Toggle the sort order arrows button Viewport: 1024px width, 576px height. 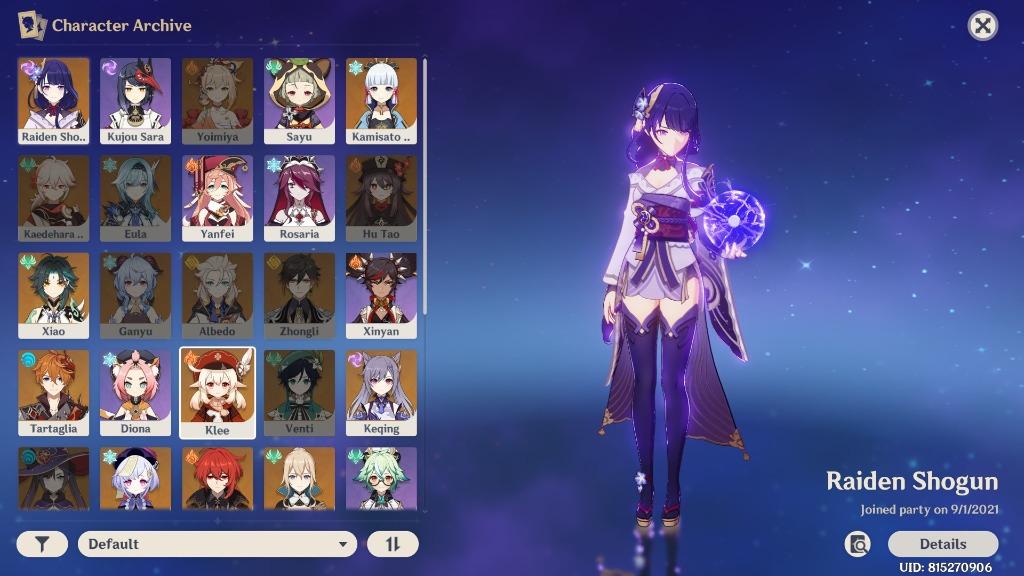click(392, 544)
